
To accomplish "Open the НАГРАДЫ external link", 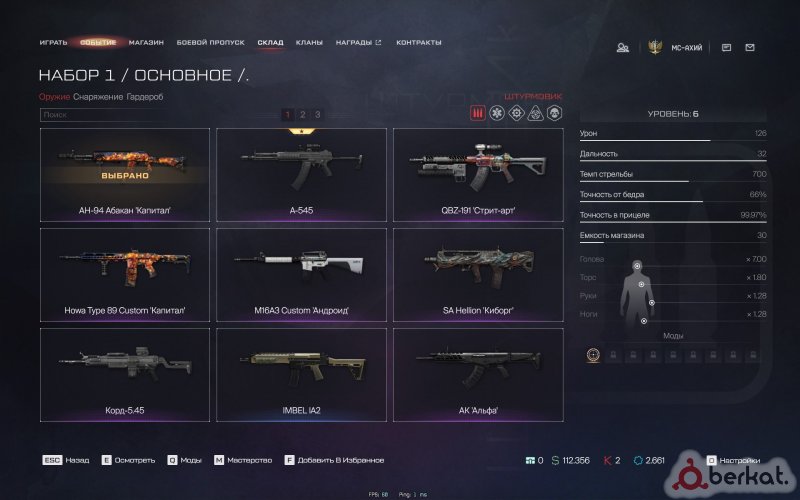I will [x=358, y=43].
